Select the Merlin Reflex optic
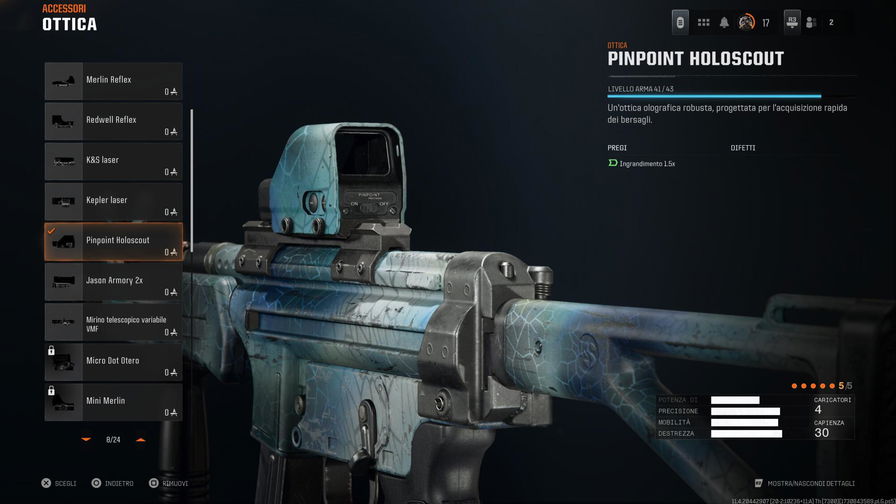 [x=113, y=81]
